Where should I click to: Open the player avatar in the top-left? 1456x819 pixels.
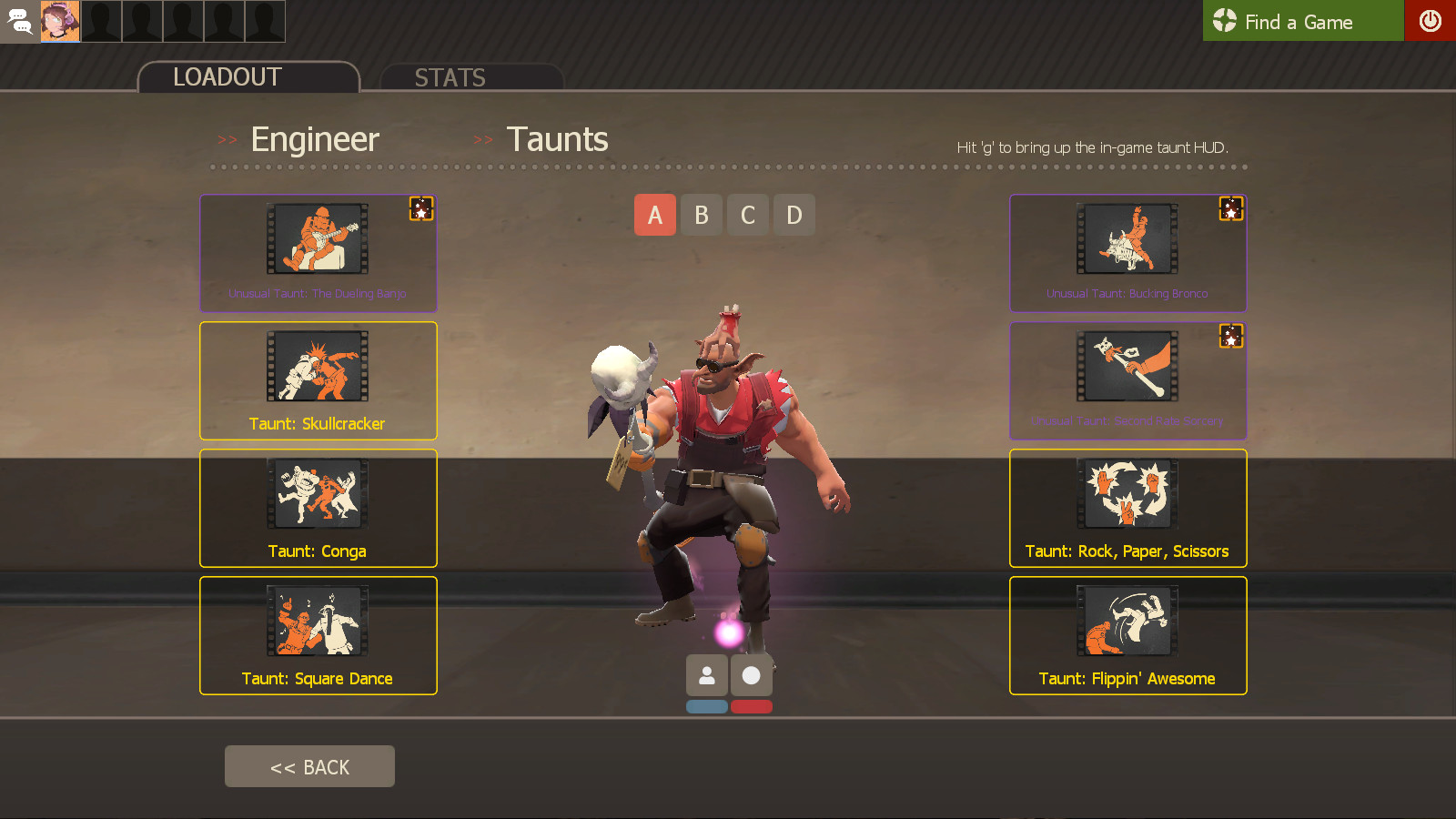[60, 20]
